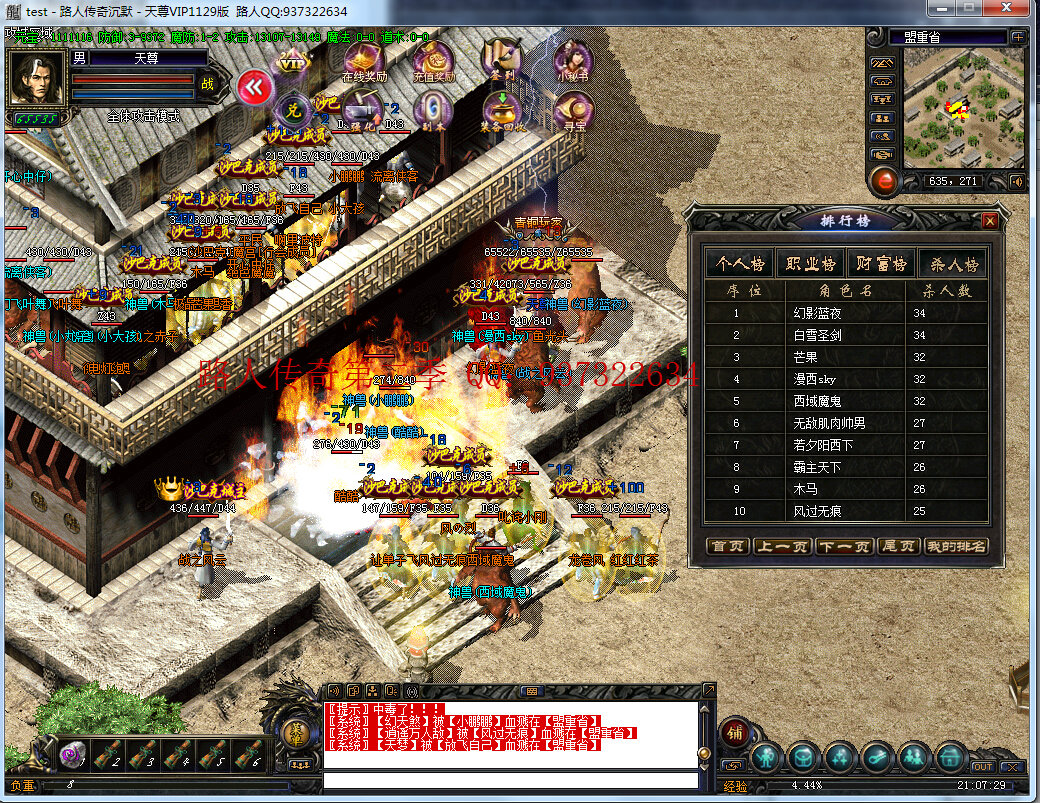The image size is (1040, 803).
Task: Collapse the top icons with red arrow button
Action: (x=255, y=87)
